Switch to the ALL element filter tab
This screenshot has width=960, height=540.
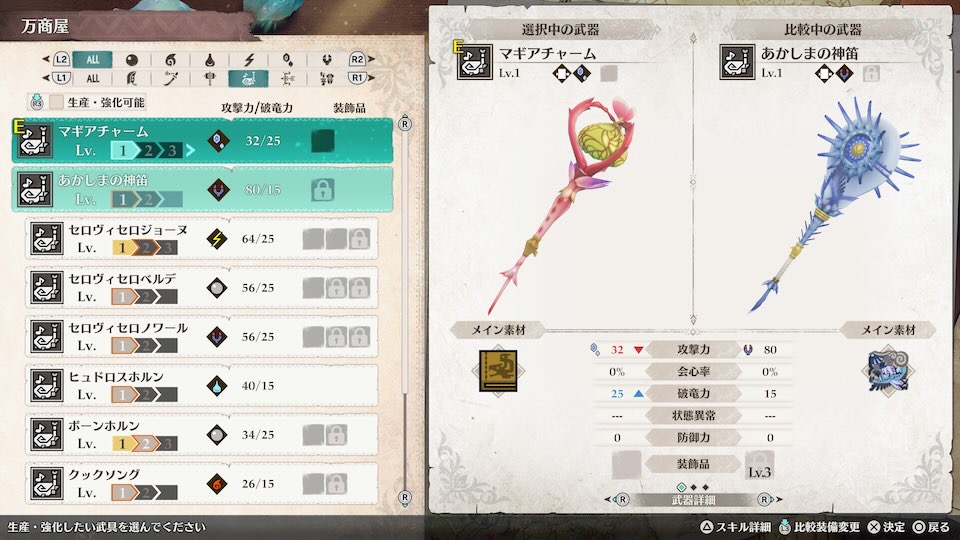tap(92, 60)
